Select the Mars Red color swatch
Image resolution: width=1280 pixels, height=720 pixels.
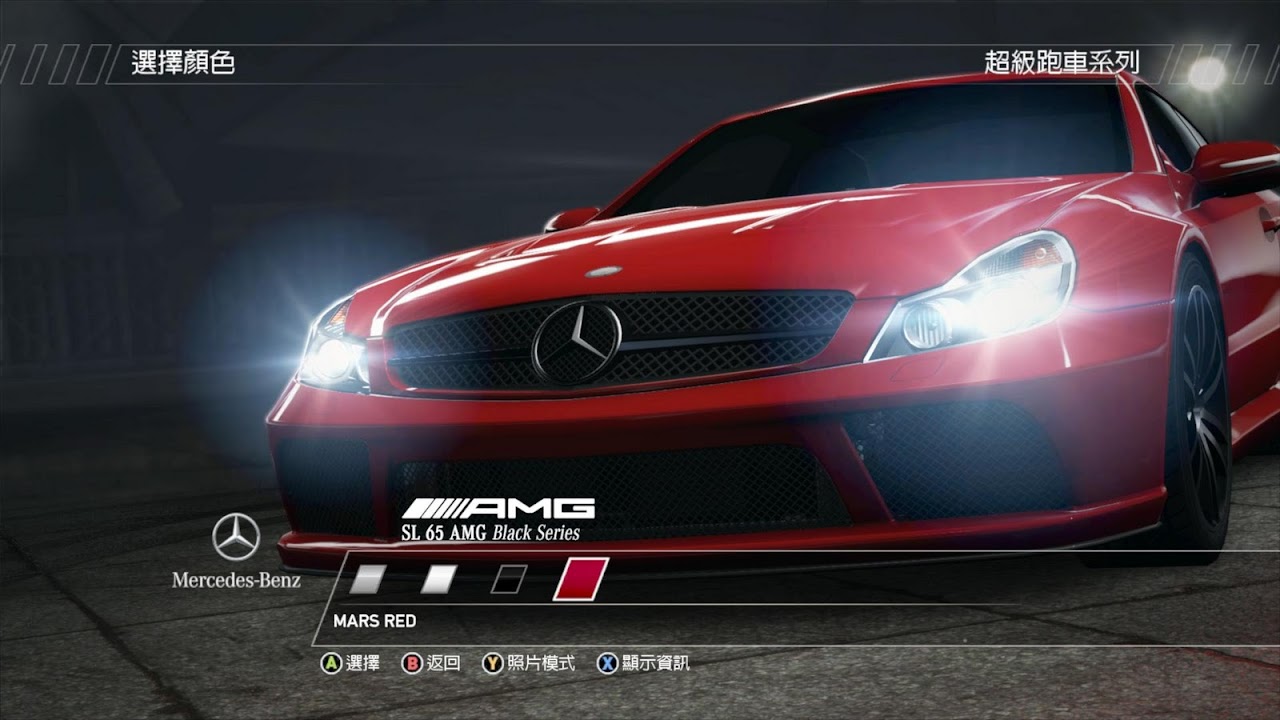coord(580,579)
